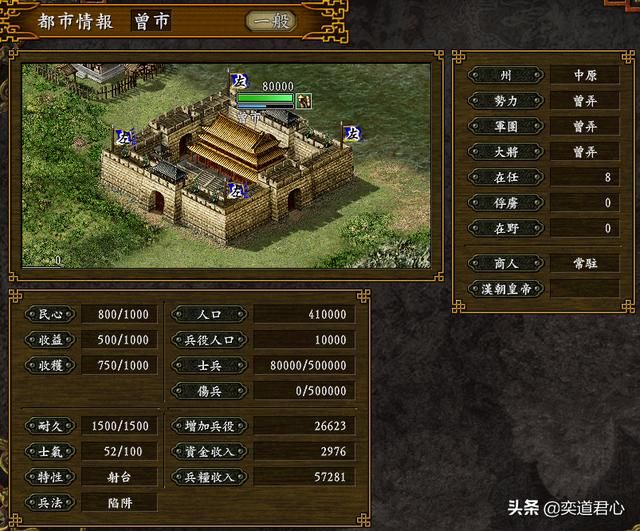Select the 兵法 tactics label
This screenshot has width=640, height=531.
click(x=50, y=500)
